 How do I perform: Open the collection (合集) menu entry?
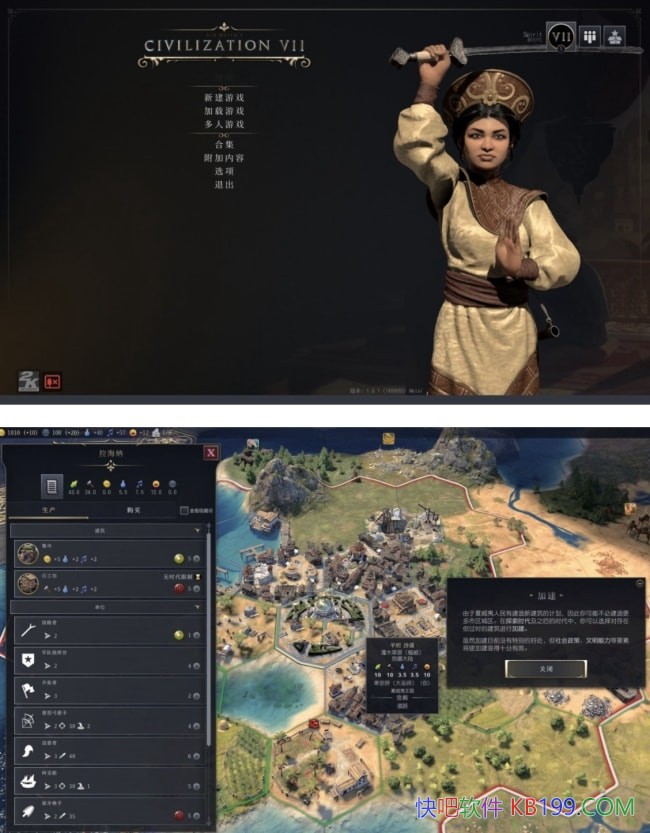[224, 144]
